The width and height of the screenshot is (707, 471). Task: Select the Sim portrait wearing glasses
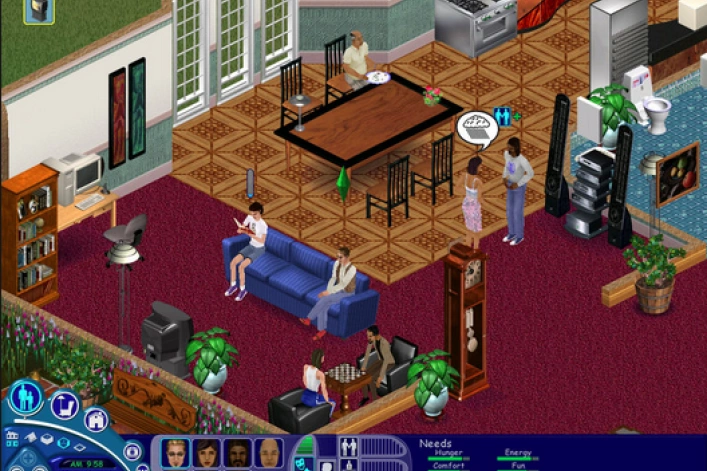176,453
